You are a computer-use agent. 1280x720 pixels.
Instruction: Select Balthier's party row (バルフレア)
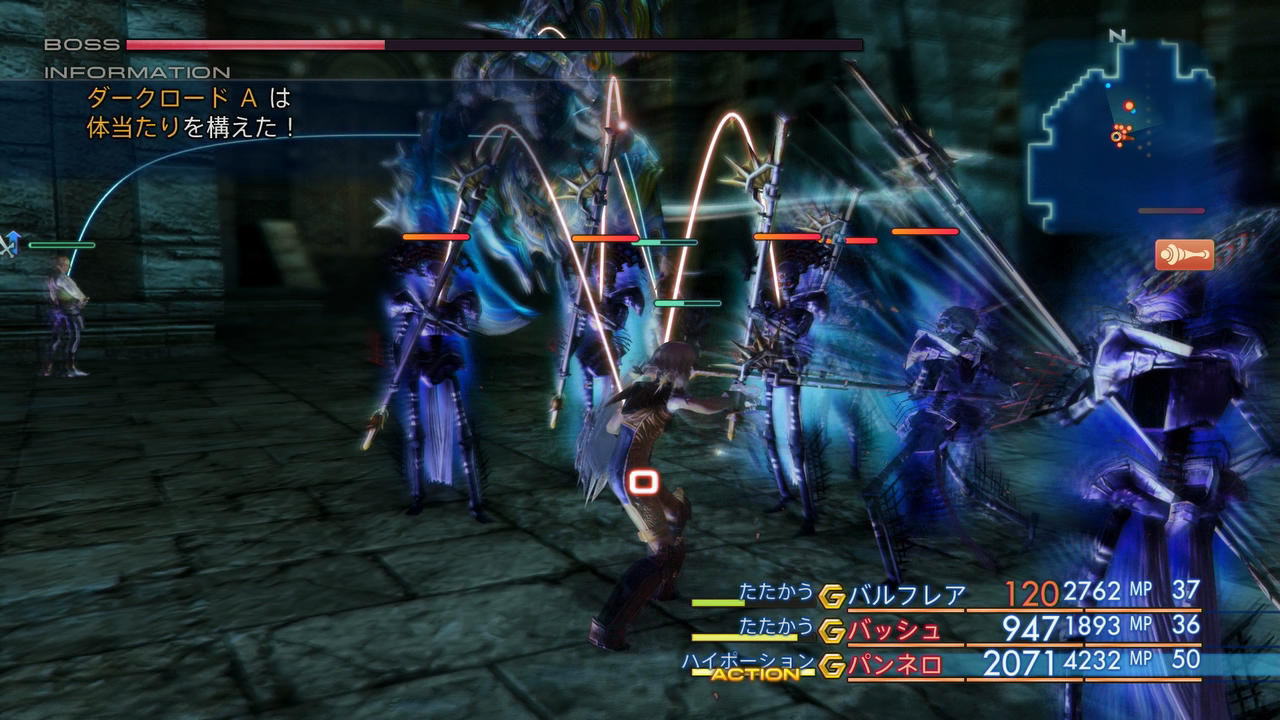(906, 595)
